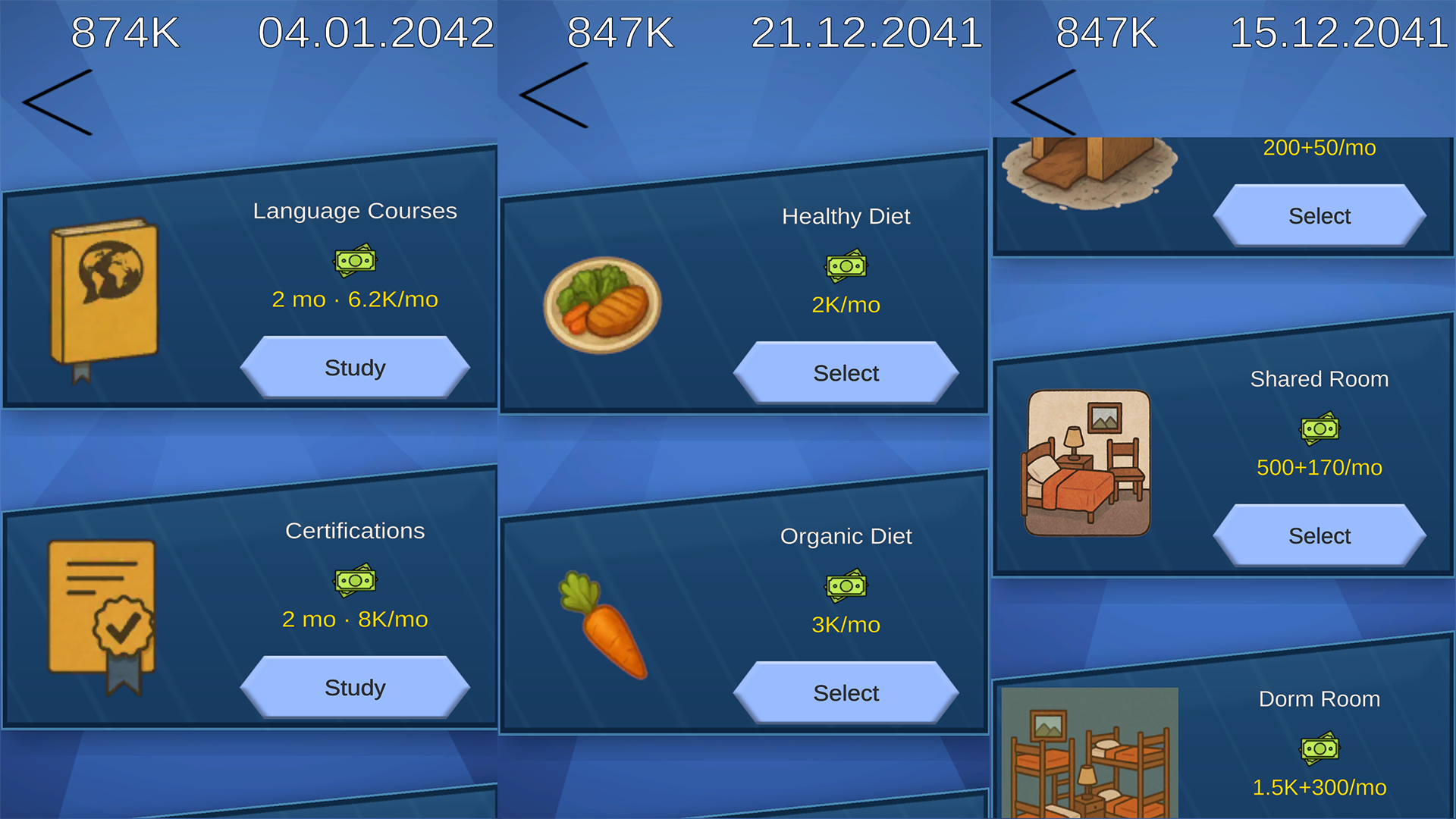Click the money icon under Healthy Diet

[x=846, y=267]
